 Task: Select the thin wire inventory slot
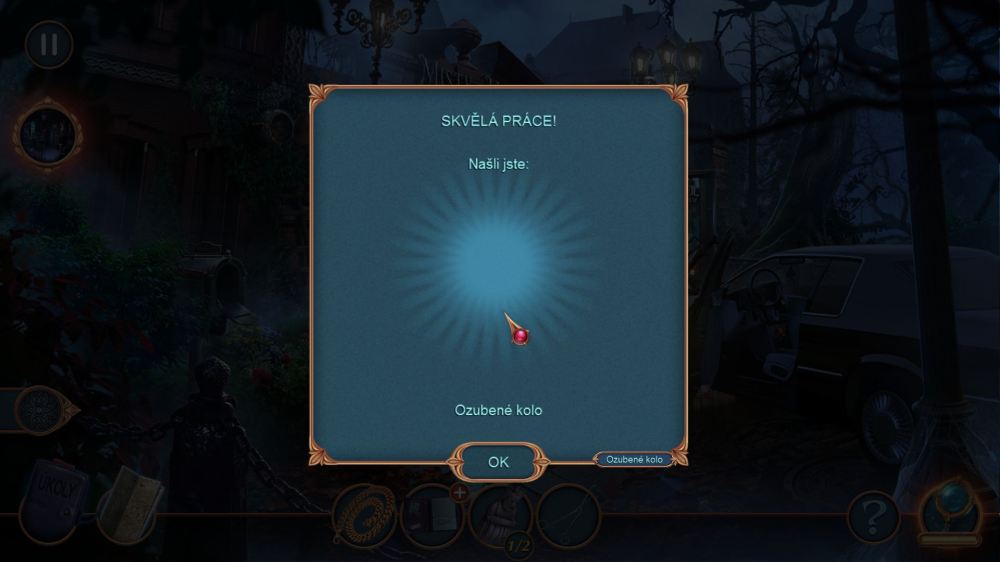[569, 515]
